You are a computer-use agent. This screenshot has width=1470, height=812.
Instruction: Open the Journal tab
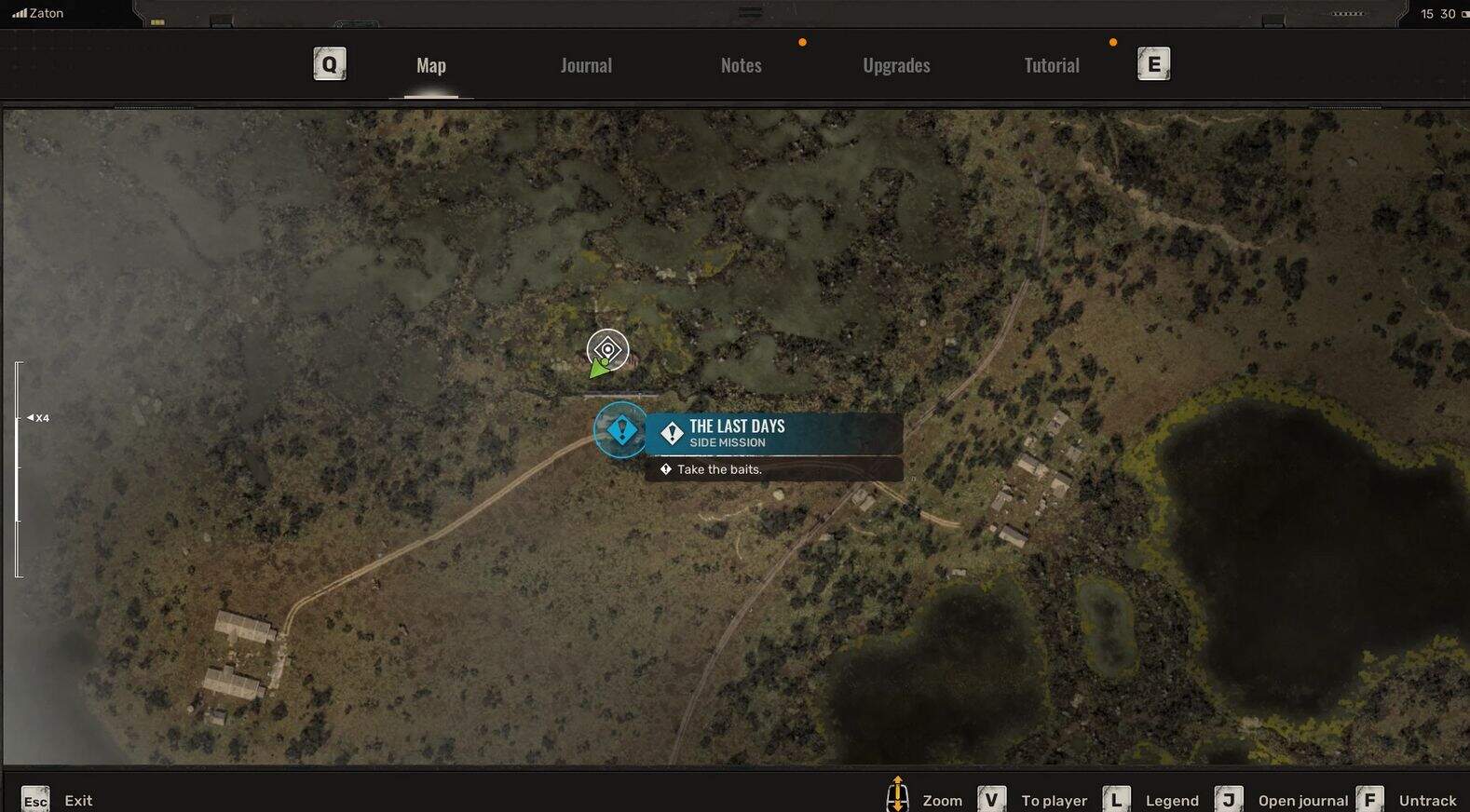[x=586, y=65]
